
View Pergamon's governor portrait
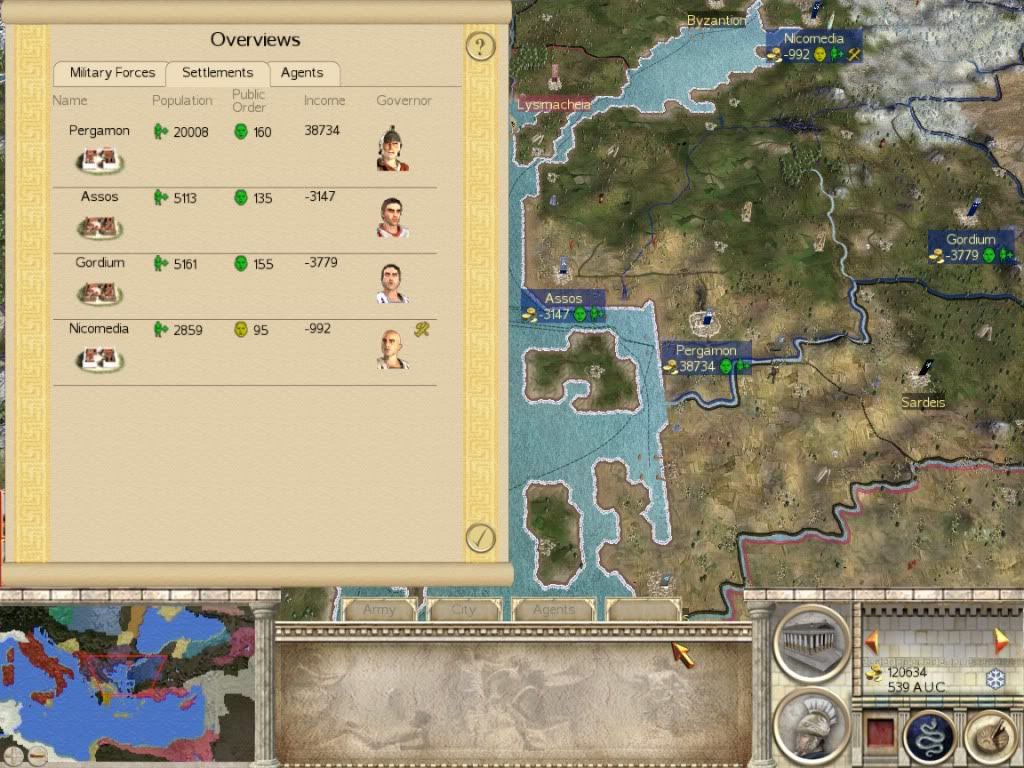(392, 149)
